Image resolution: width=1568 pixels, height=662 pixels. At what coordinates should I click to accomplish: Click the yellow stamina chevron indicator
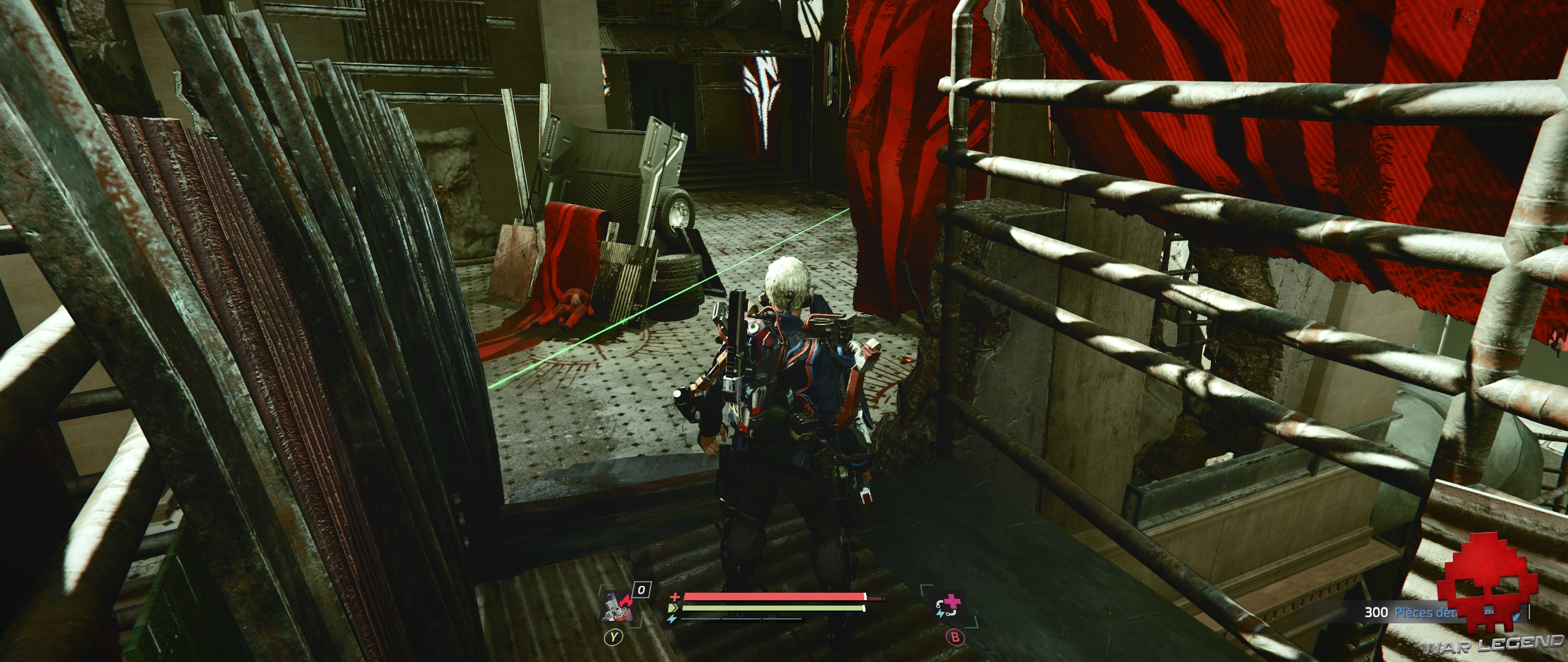point(673,608)
